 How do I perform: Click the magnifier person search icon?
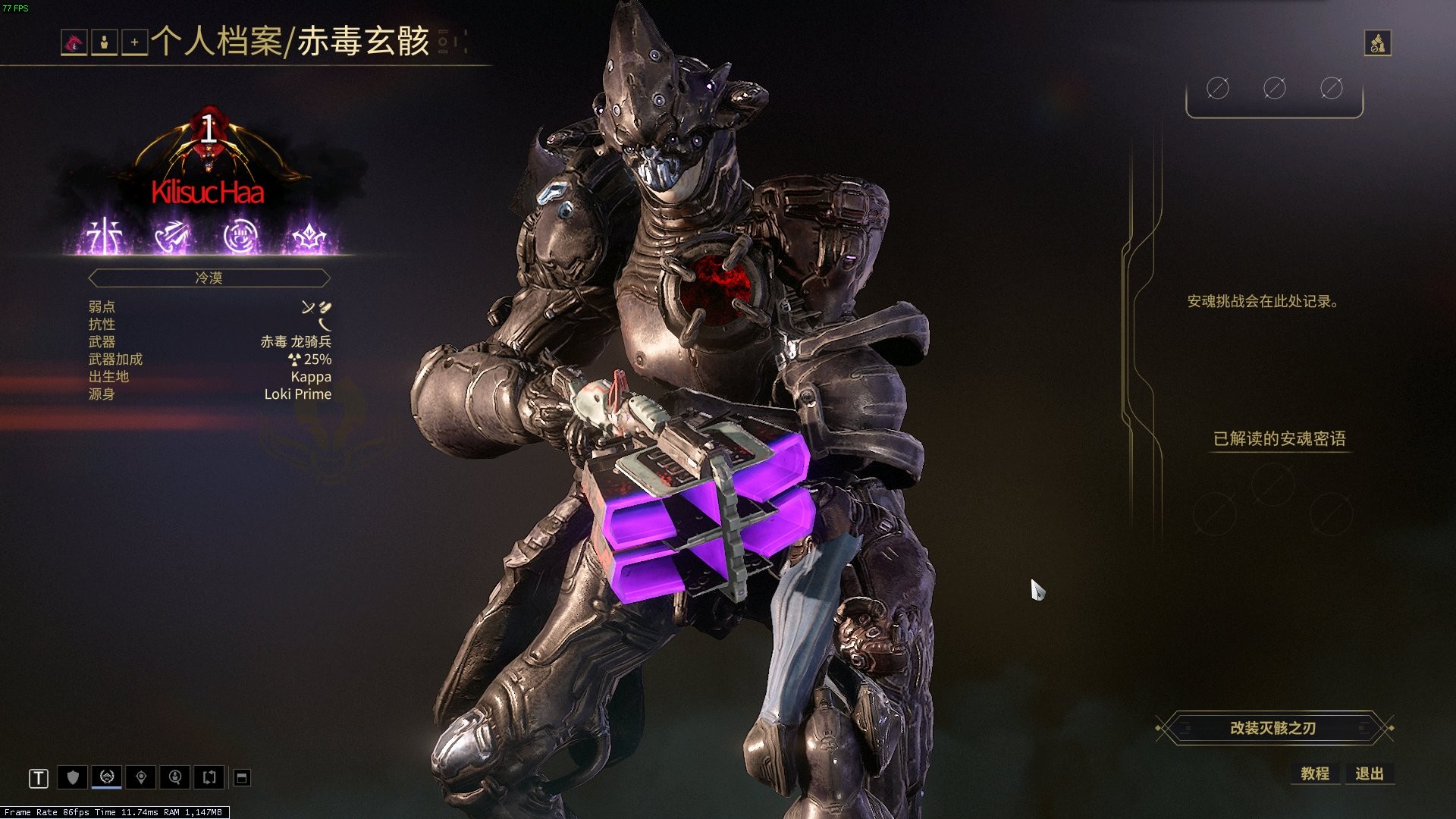(175, 777)
